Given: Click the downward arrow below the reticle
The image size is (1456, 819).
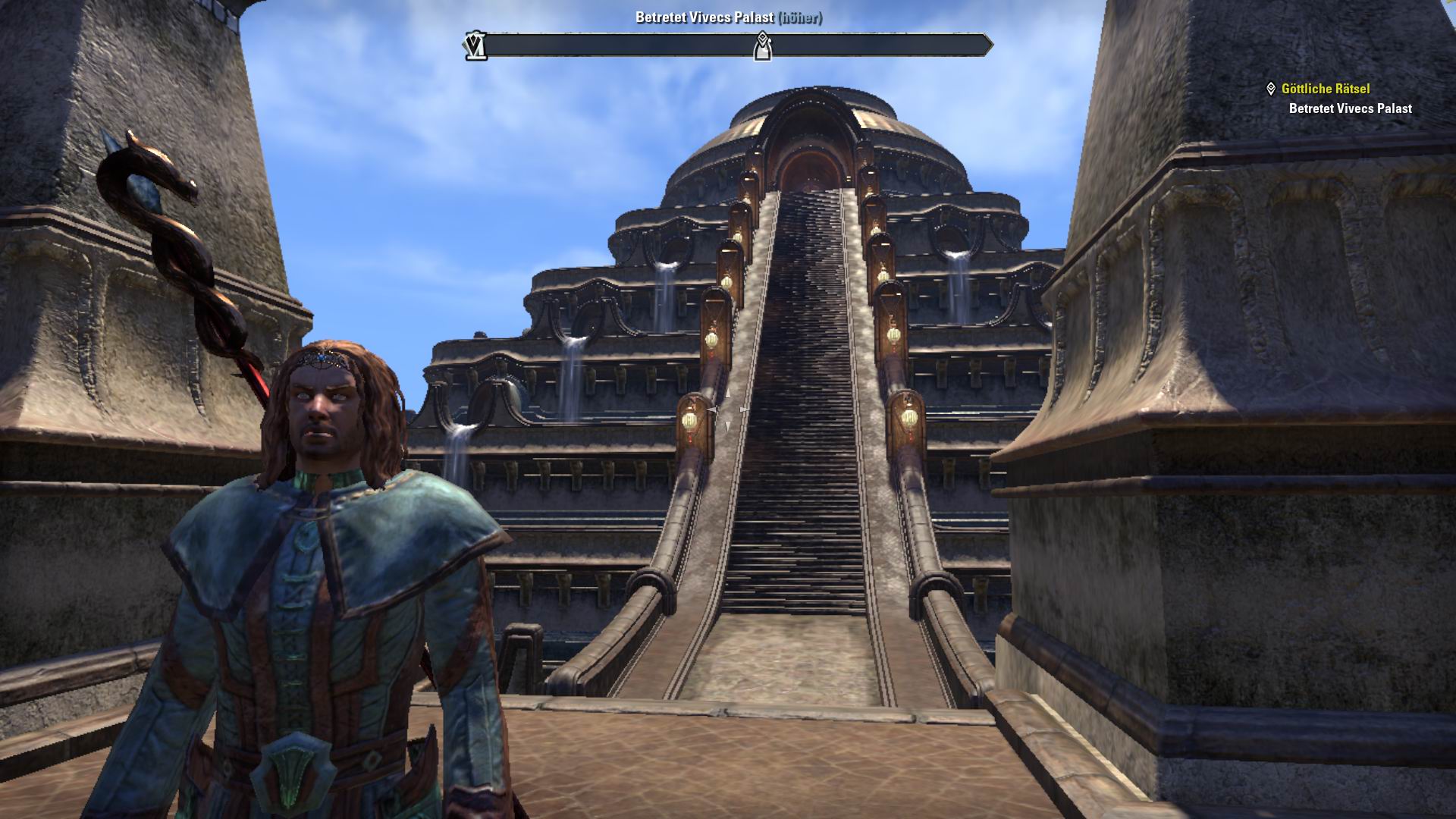Looking at the screenshot, I should pyautogui.click(x=728, y=426).
